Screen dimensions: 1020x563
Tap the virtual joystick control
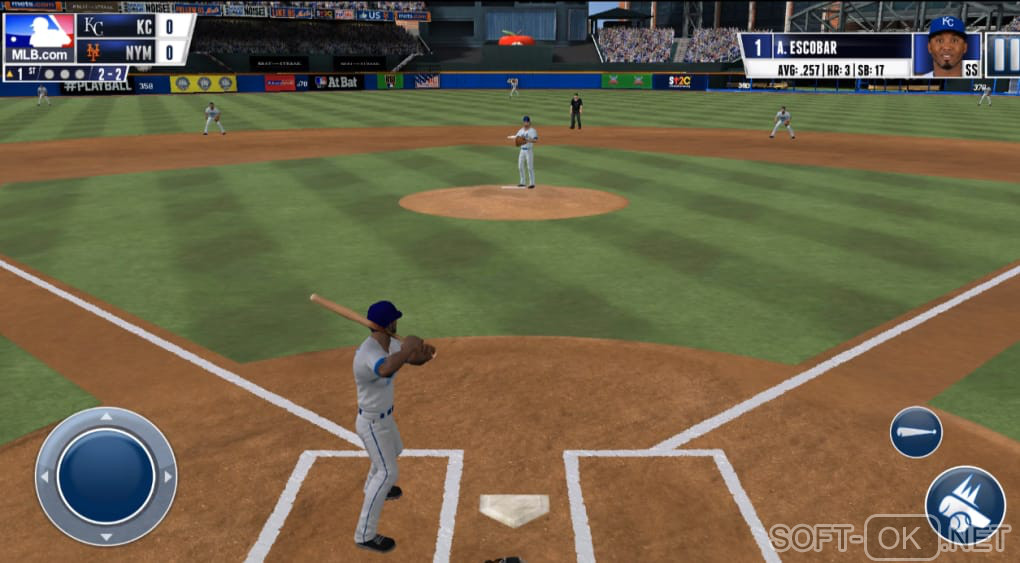click(106, 476)
